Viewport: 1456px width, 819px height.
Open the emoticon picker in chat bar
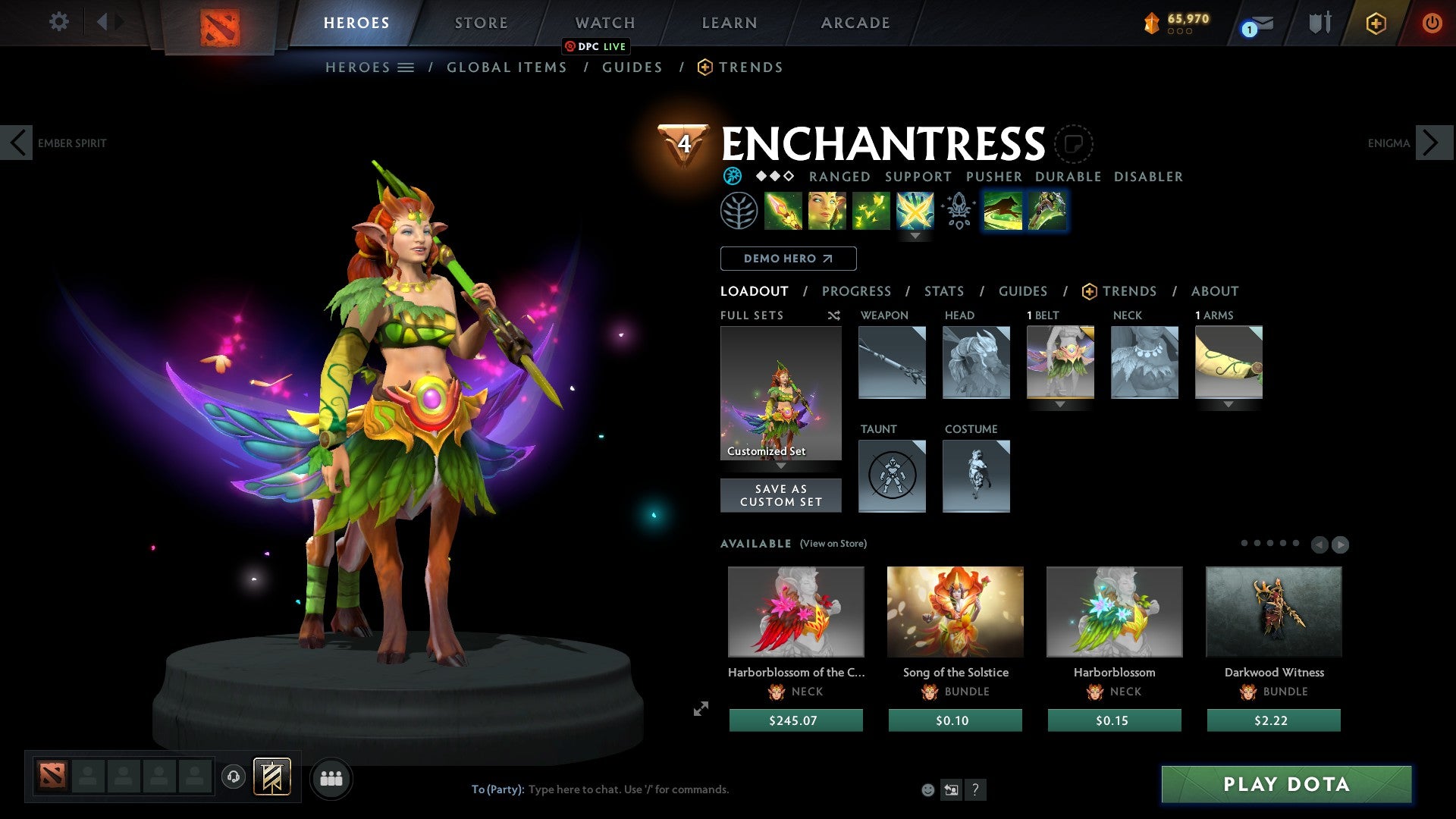[x=927, y=789]
